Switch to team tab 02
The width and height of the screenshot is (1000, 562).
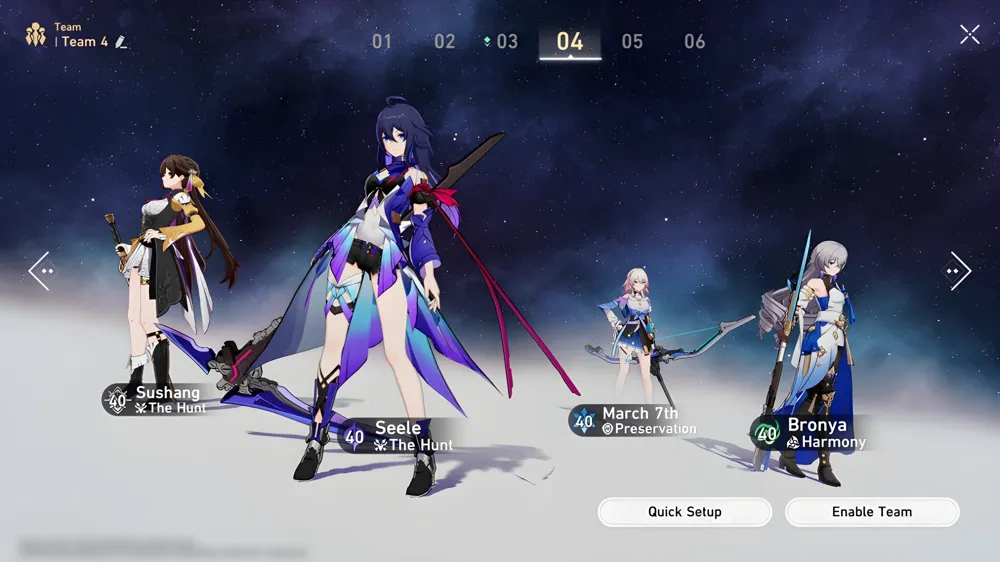pyautogui.click(x=444, y=42)
